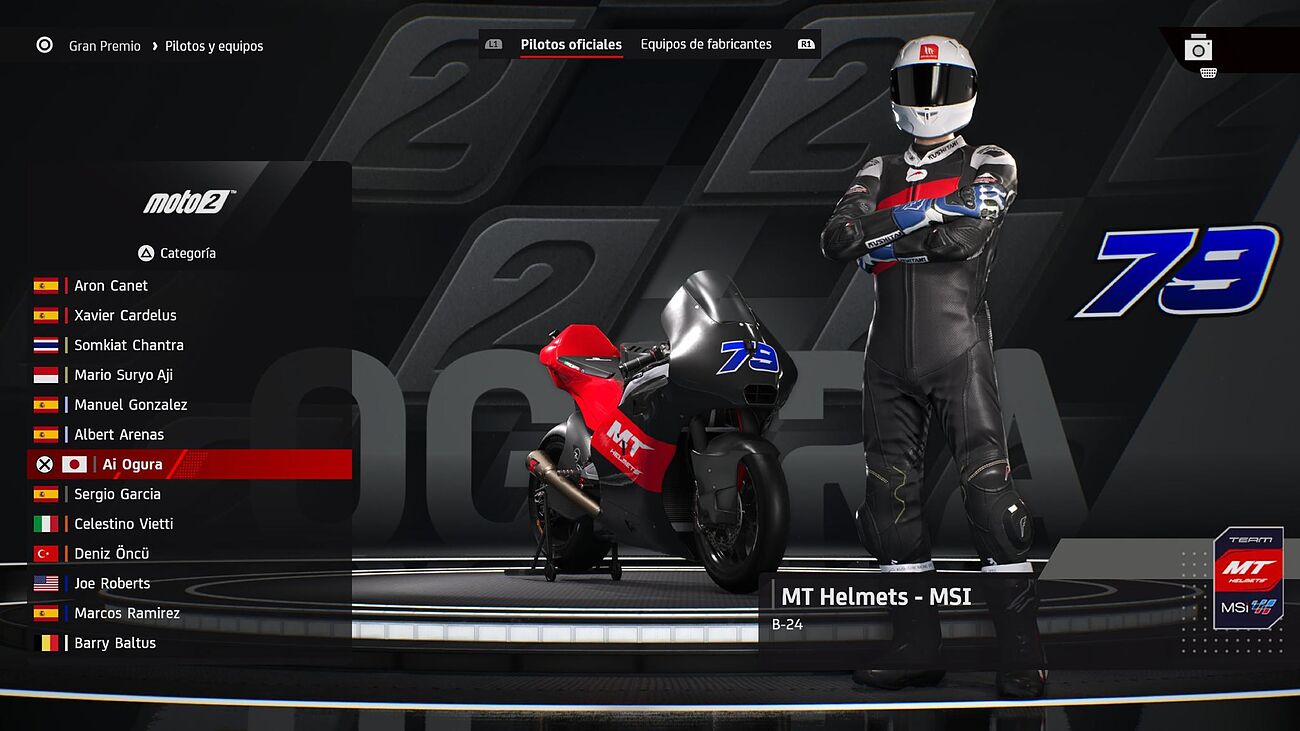This screenshot has width=1300, height=731.
Task: Select Somkiat Chantra
Action: (129, 345)
